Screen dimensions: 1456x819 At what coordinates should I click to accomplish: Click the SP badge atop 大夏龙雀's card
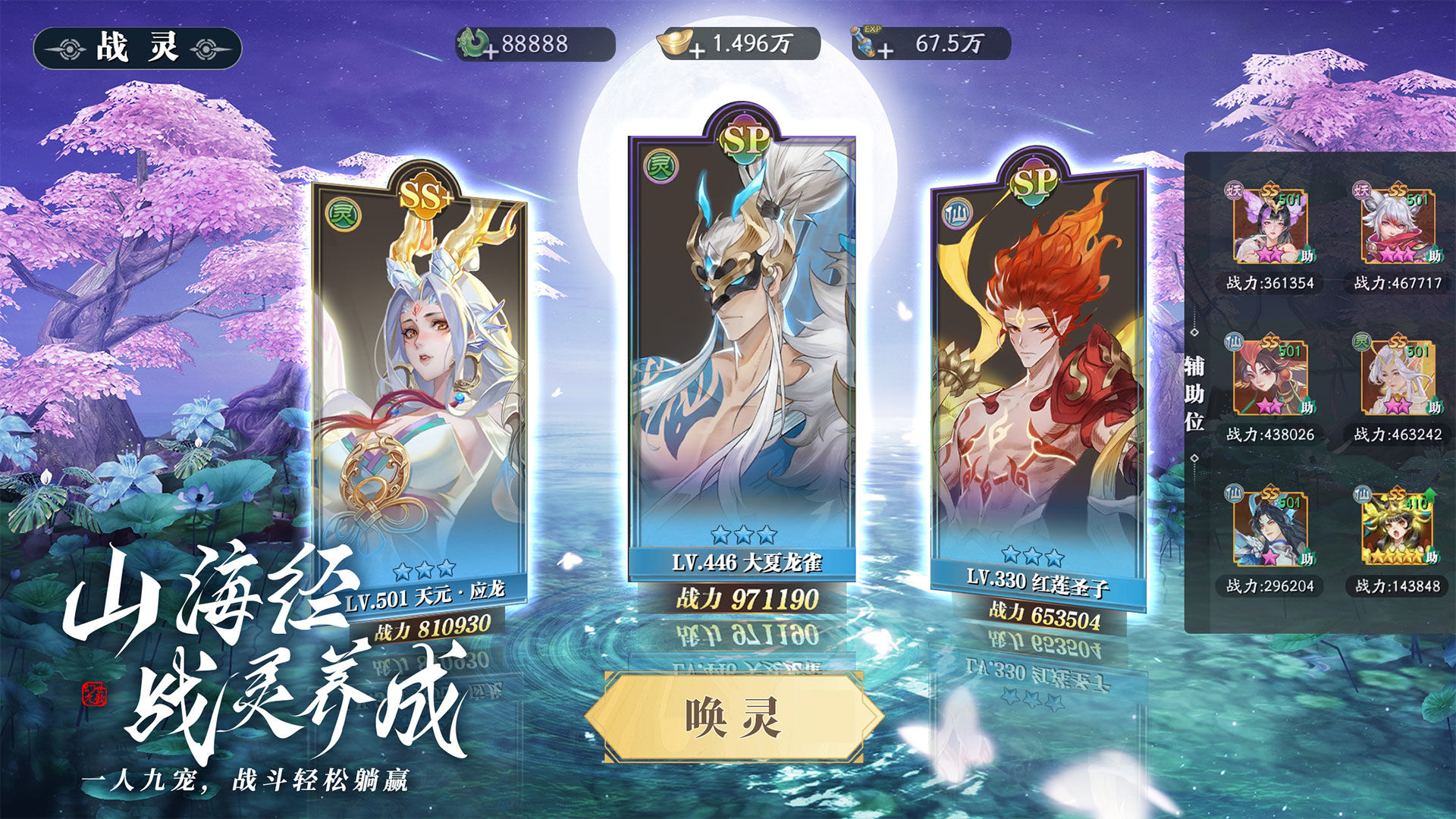pyautogui.click(x=745, y=138)
